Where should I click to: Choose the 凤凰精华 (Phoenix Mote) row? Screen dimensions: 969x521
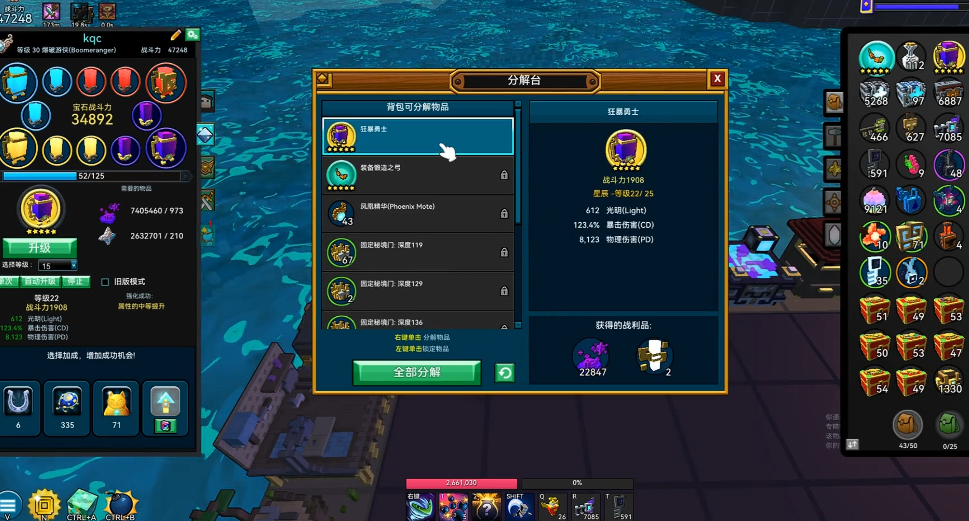tap(417, 213)
